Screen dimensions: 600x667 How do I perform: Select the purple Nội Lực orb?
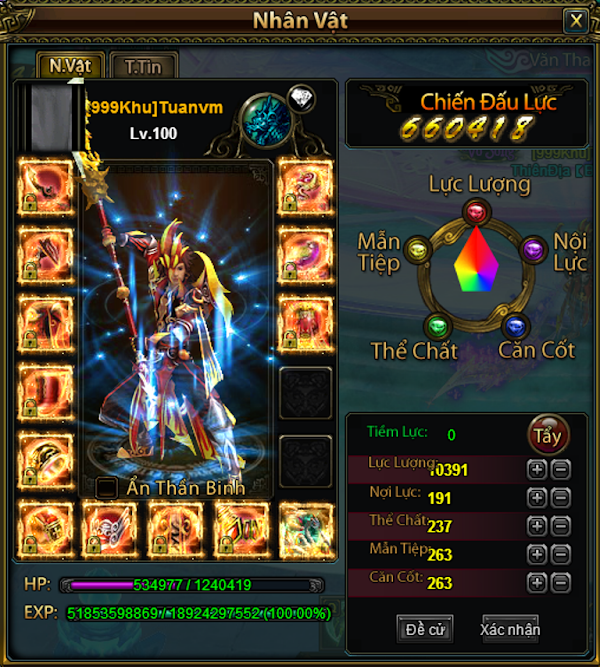[534, 250]
